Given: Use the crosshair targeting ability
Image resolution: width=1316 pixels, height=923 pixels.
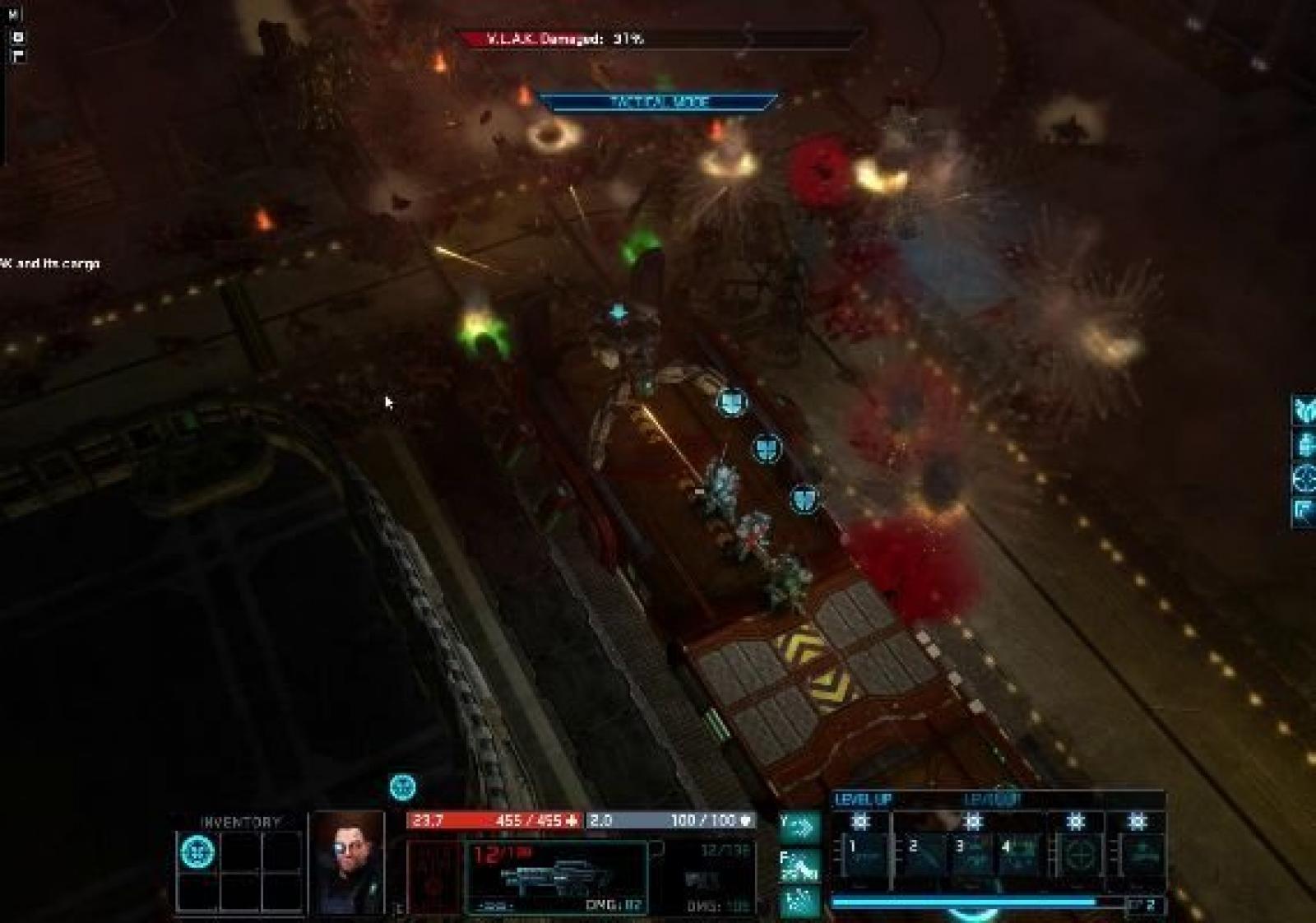Looking at the screenshot, I should [x=1077, y=856].
